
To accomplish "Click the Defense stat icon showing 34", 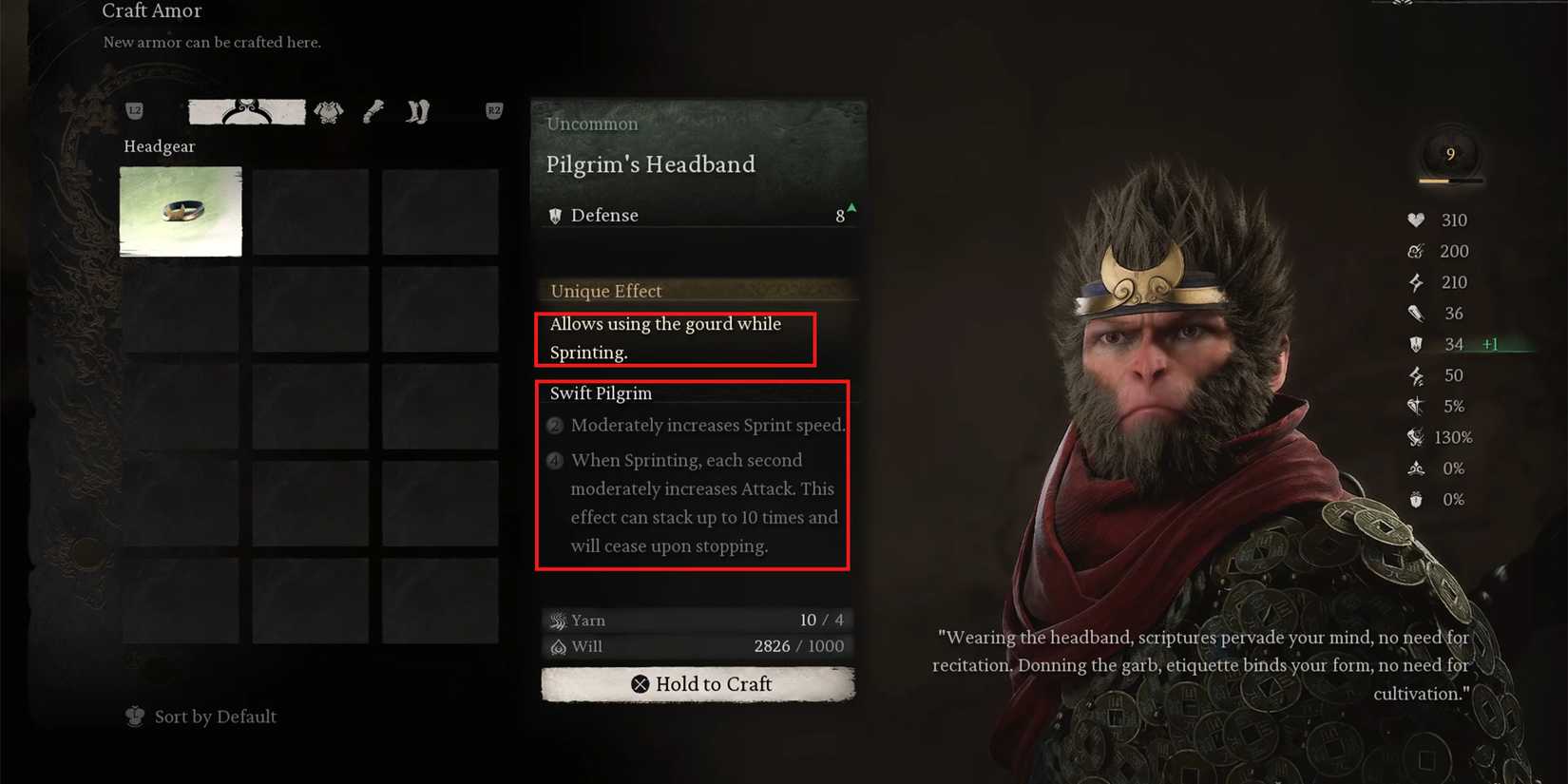I will (x=1415, y=344).
